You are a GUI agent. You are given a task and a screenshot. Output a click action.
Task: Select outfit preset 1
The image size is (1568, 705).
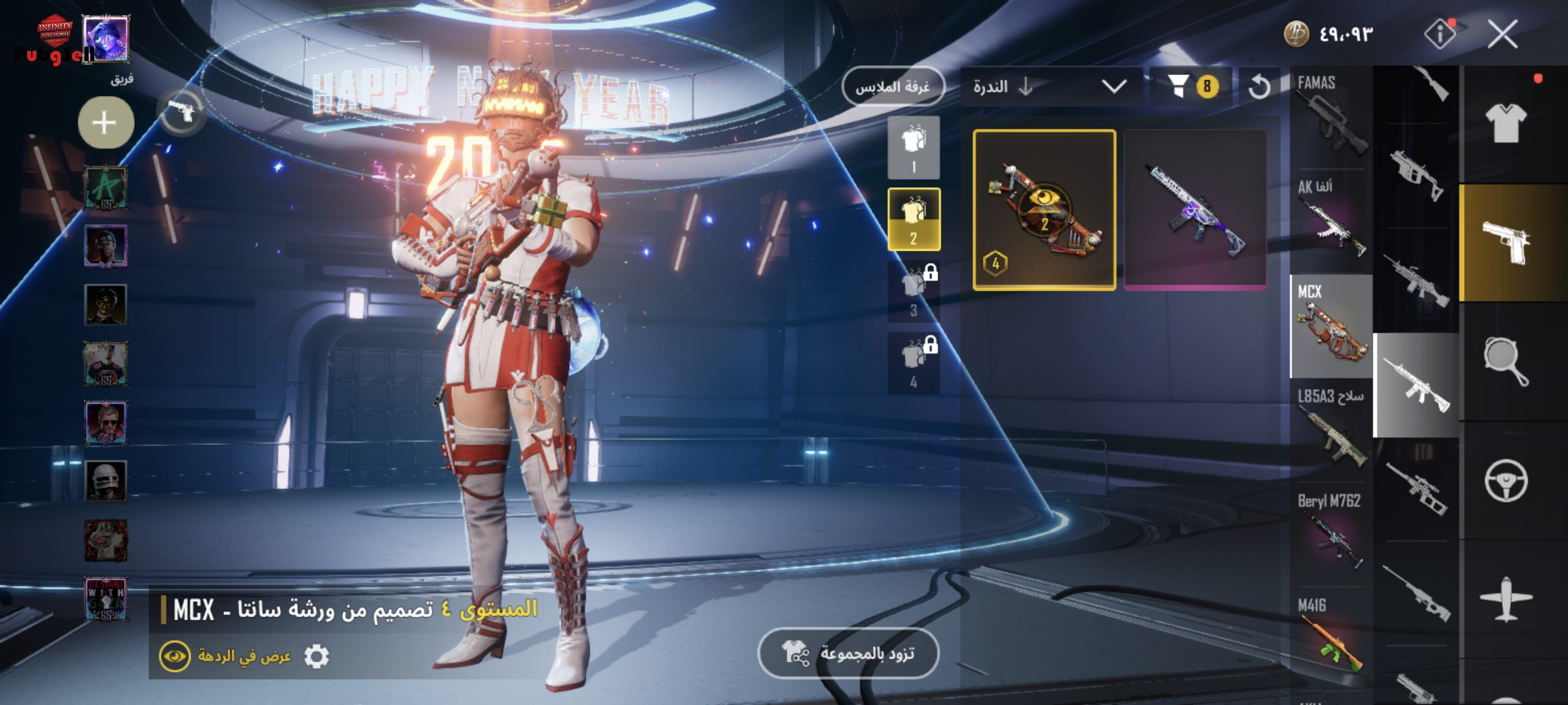pyautogui.click(x=913, y=148)
